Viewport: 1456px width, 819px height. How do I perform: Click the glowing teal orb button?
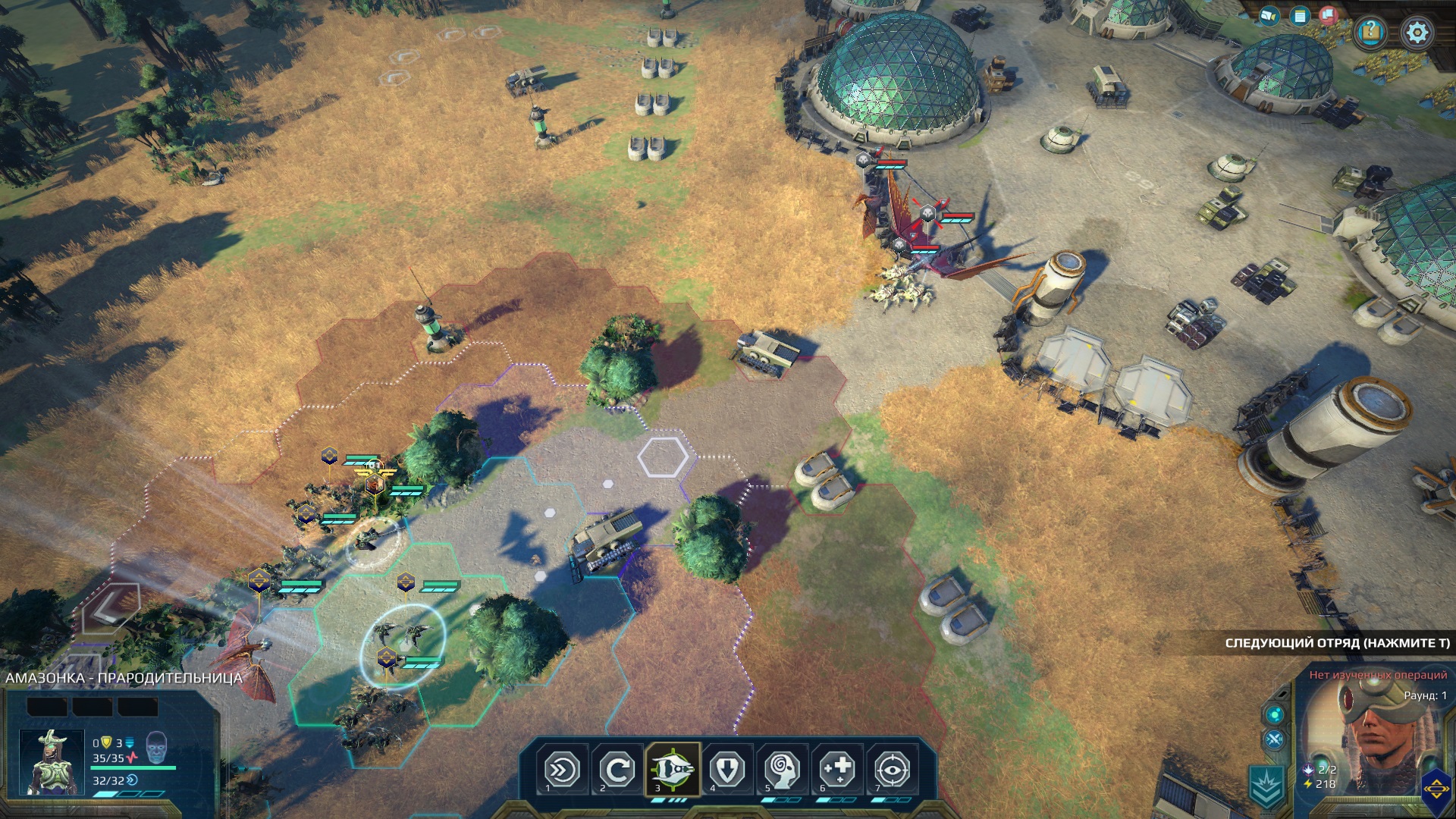pyautogui.click(x=1274, y=714)
